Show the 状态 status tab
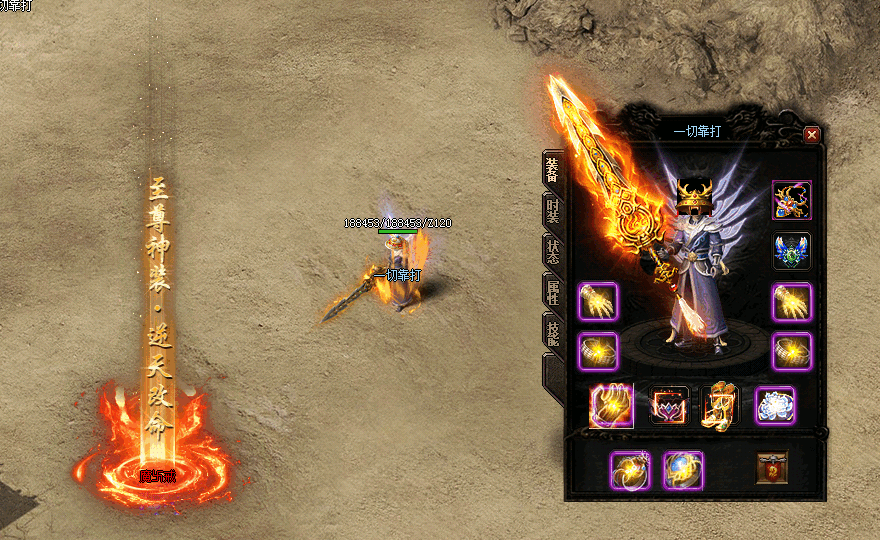Image resolution: width=880 pixels, height=540 pixels. pyautogui.click(x=552, y=250)
